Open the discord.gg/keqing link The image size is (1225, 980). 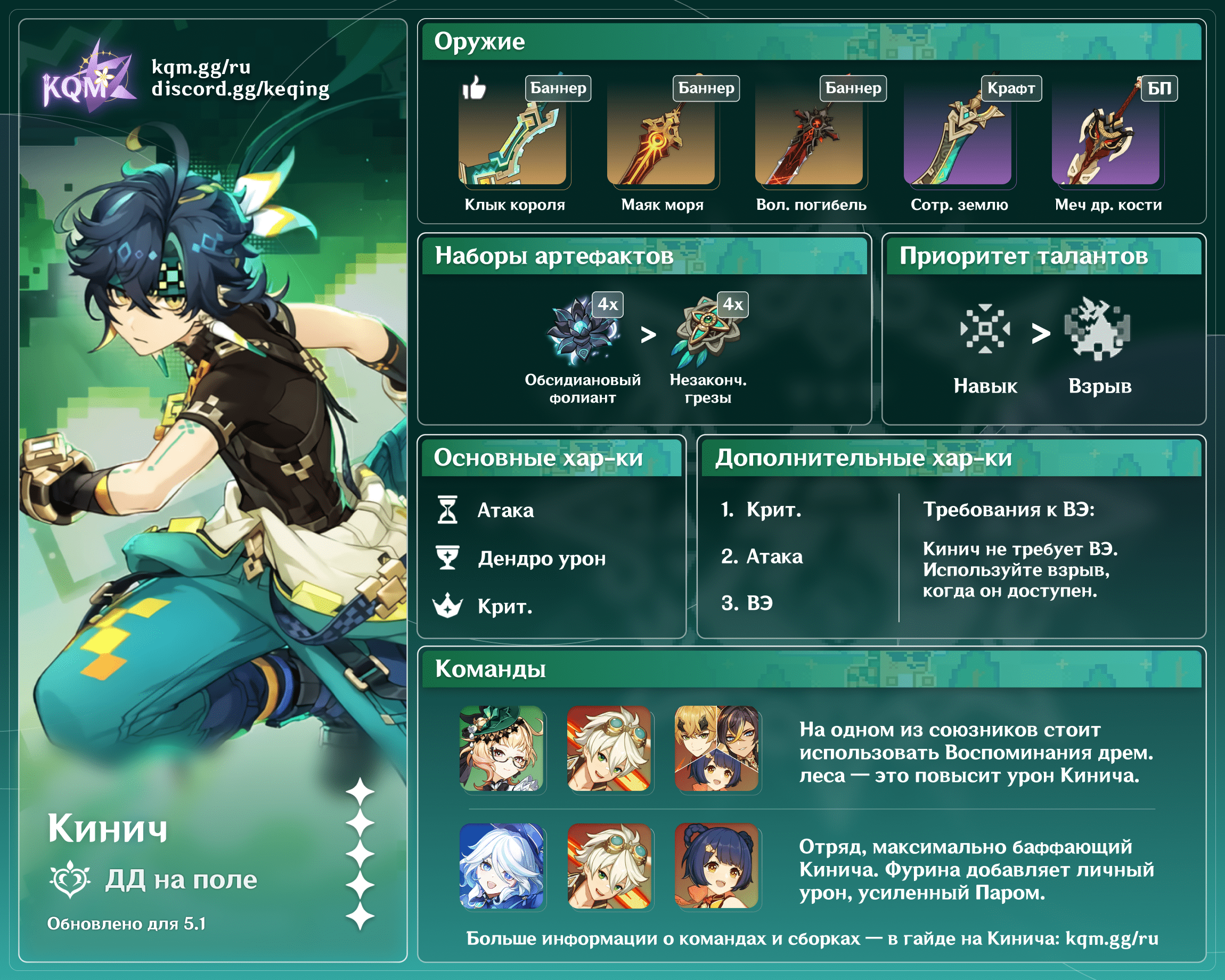coord(240,89)
